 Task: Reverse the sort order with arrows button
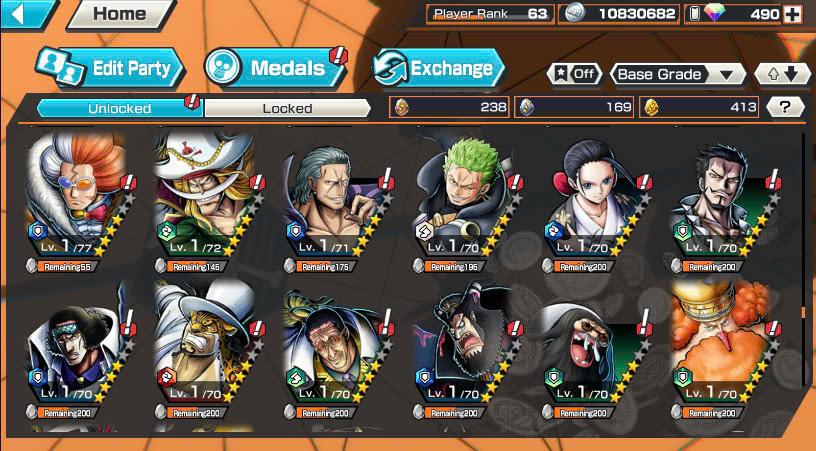click(x=783, y=74)
